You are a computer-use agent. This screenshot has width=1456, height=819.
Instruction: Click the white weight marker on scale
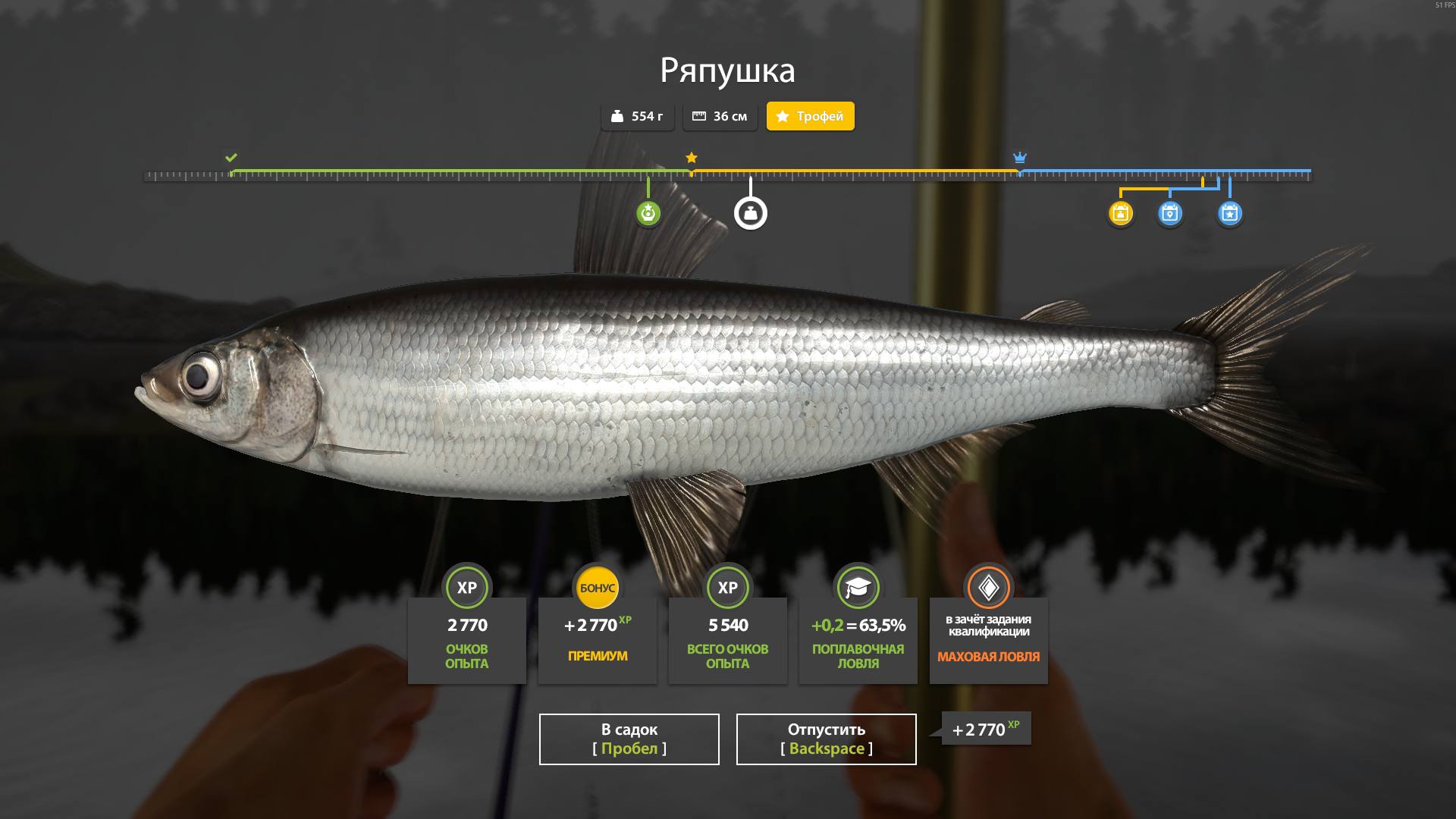[751, 214]
